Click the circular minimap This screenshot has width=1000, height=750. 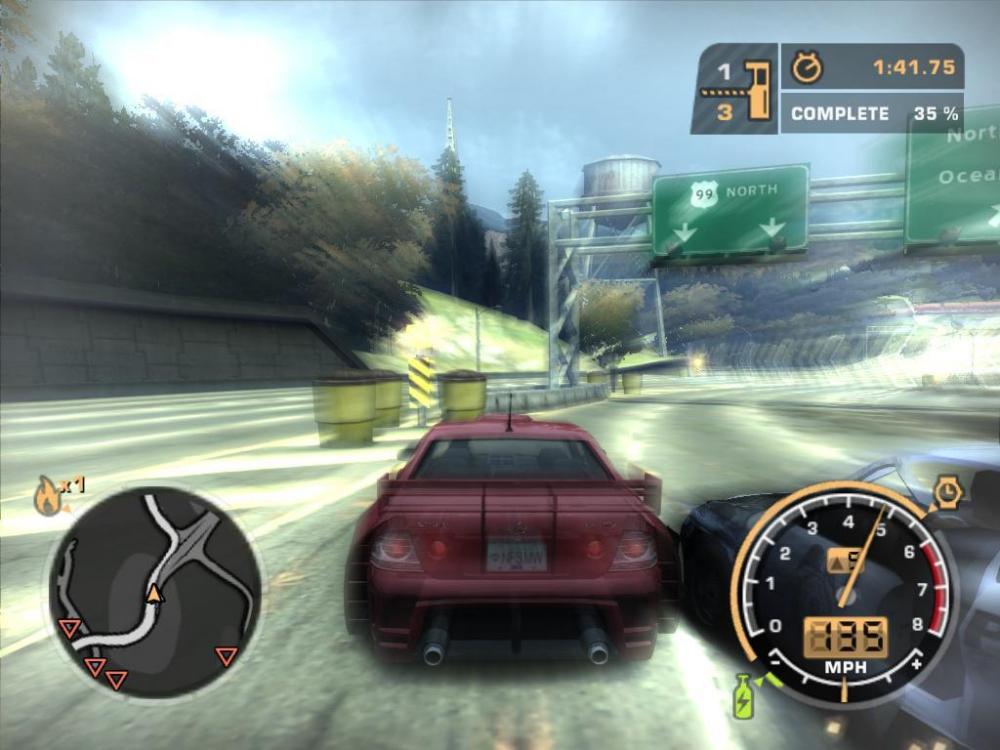click(153, 591)
